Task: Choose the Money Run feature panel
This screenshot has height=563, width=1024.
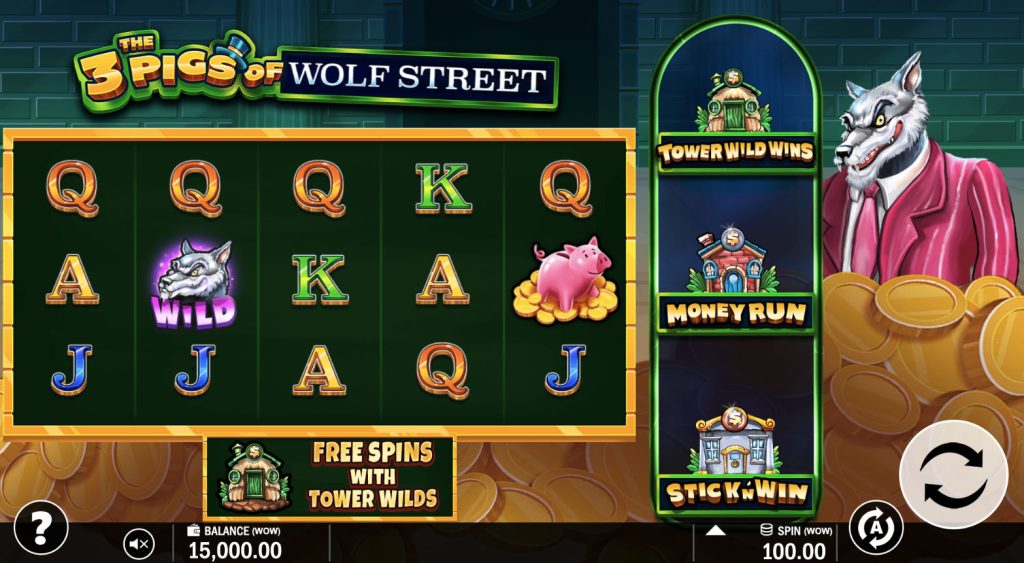Action: click(x=735, y=275)
